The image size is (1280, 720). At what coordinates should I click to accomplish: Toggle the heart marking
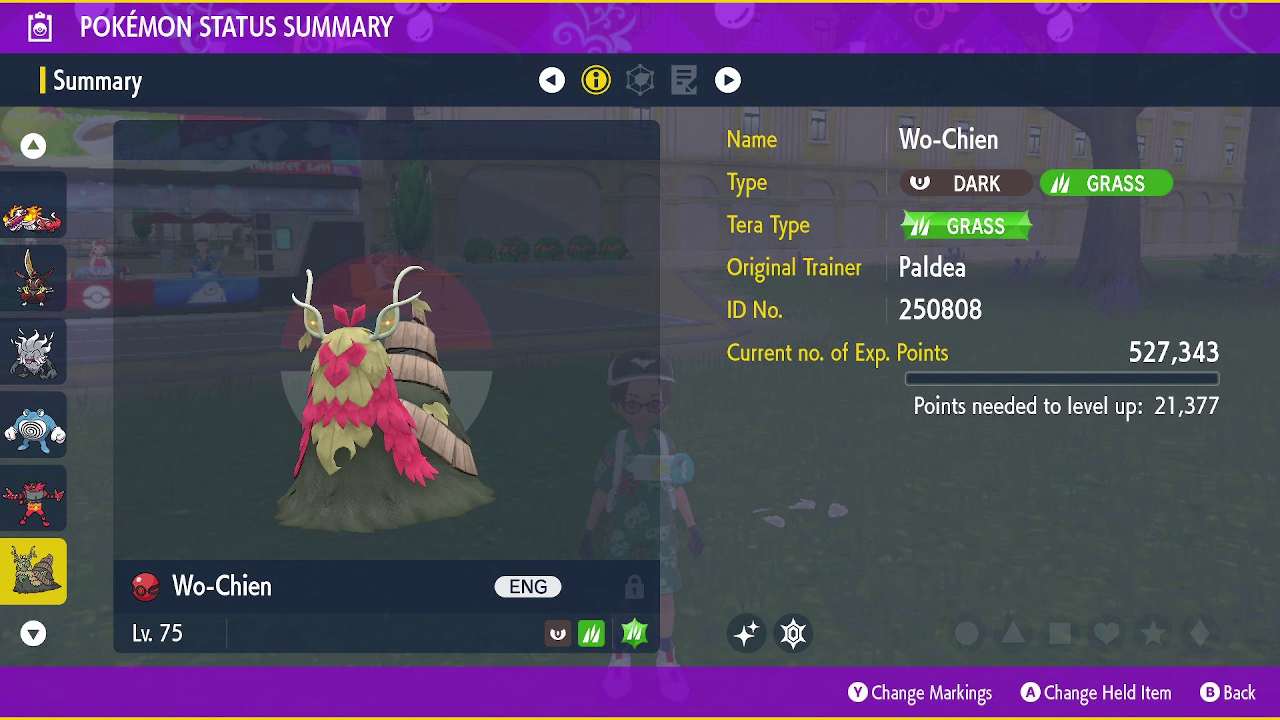click(x=1106, y=633)
